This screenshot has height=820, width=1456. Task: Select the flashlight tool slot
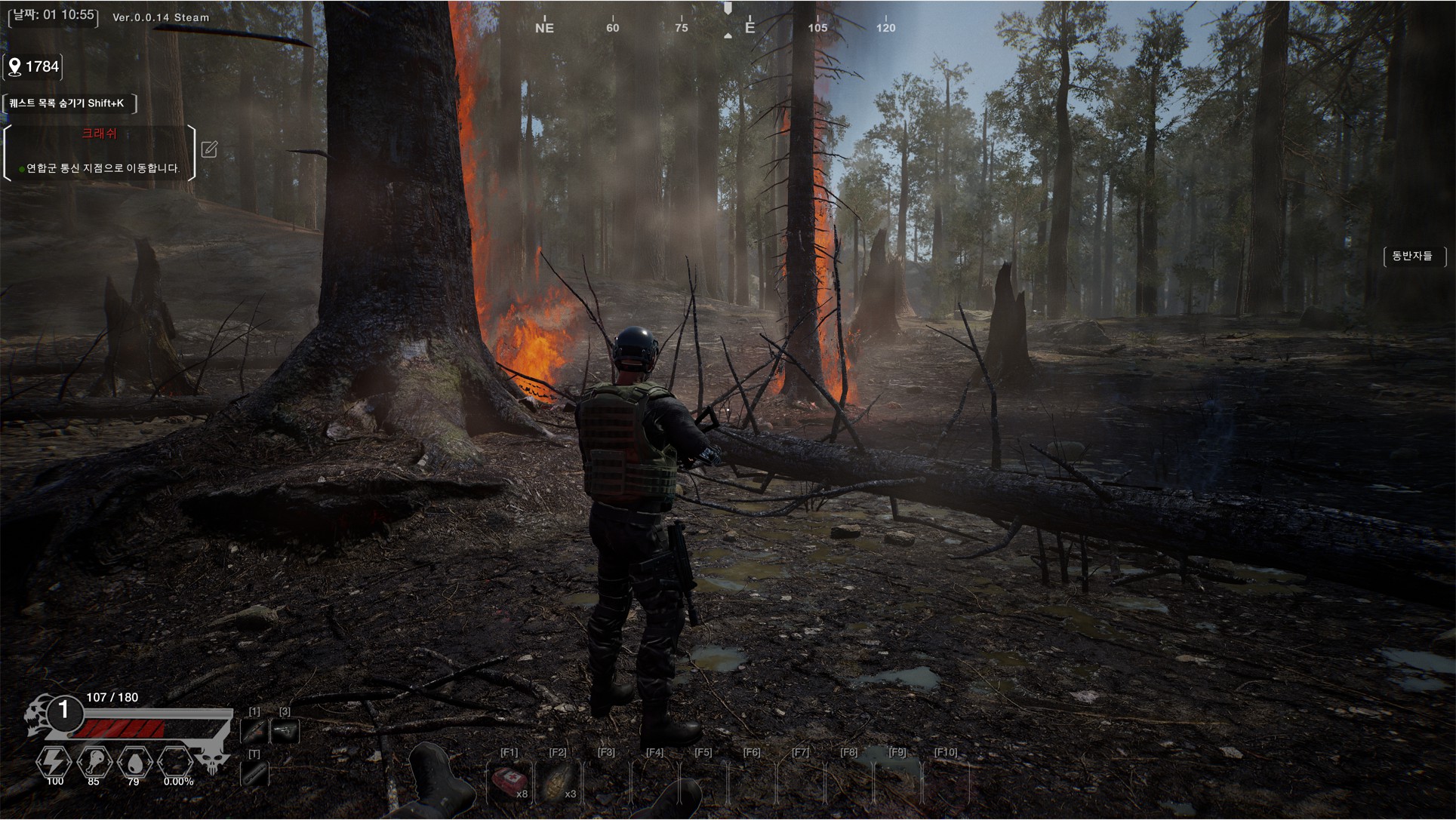(x=254, y=773)
